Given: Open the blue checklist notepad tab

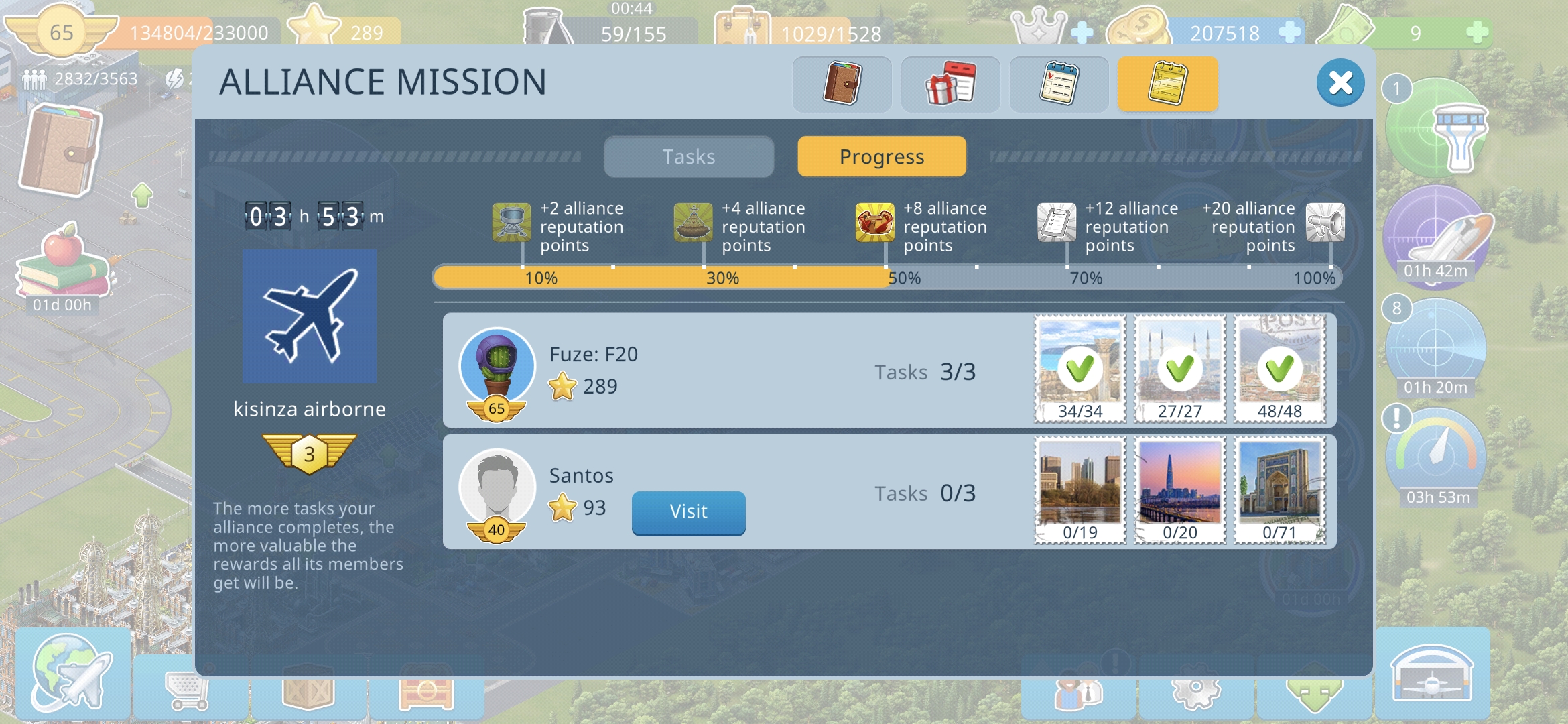Looking at the screenshot, I should [x=1059, y=84].
